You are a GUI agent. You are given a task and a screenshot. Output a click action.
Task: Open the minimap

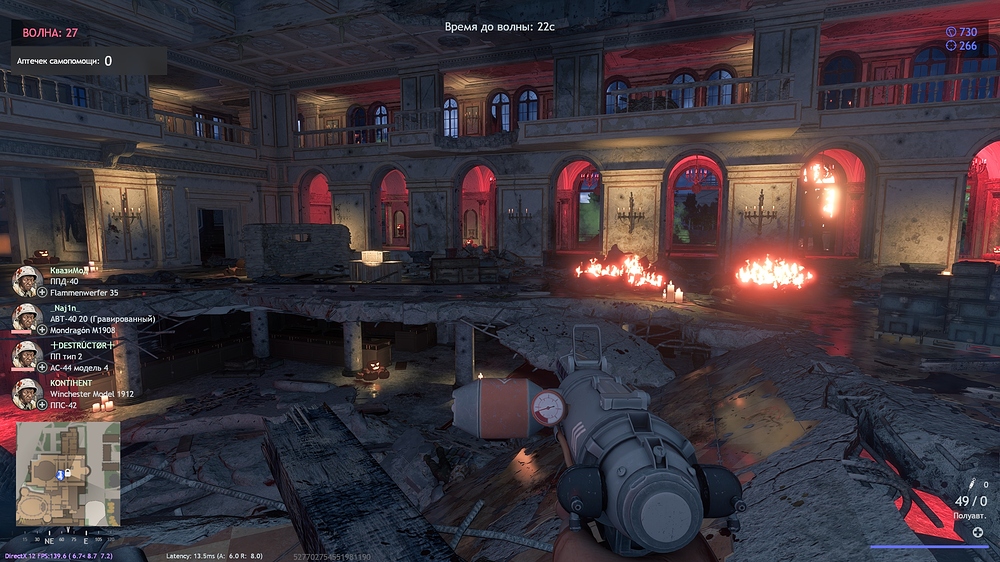click(68, 474)
